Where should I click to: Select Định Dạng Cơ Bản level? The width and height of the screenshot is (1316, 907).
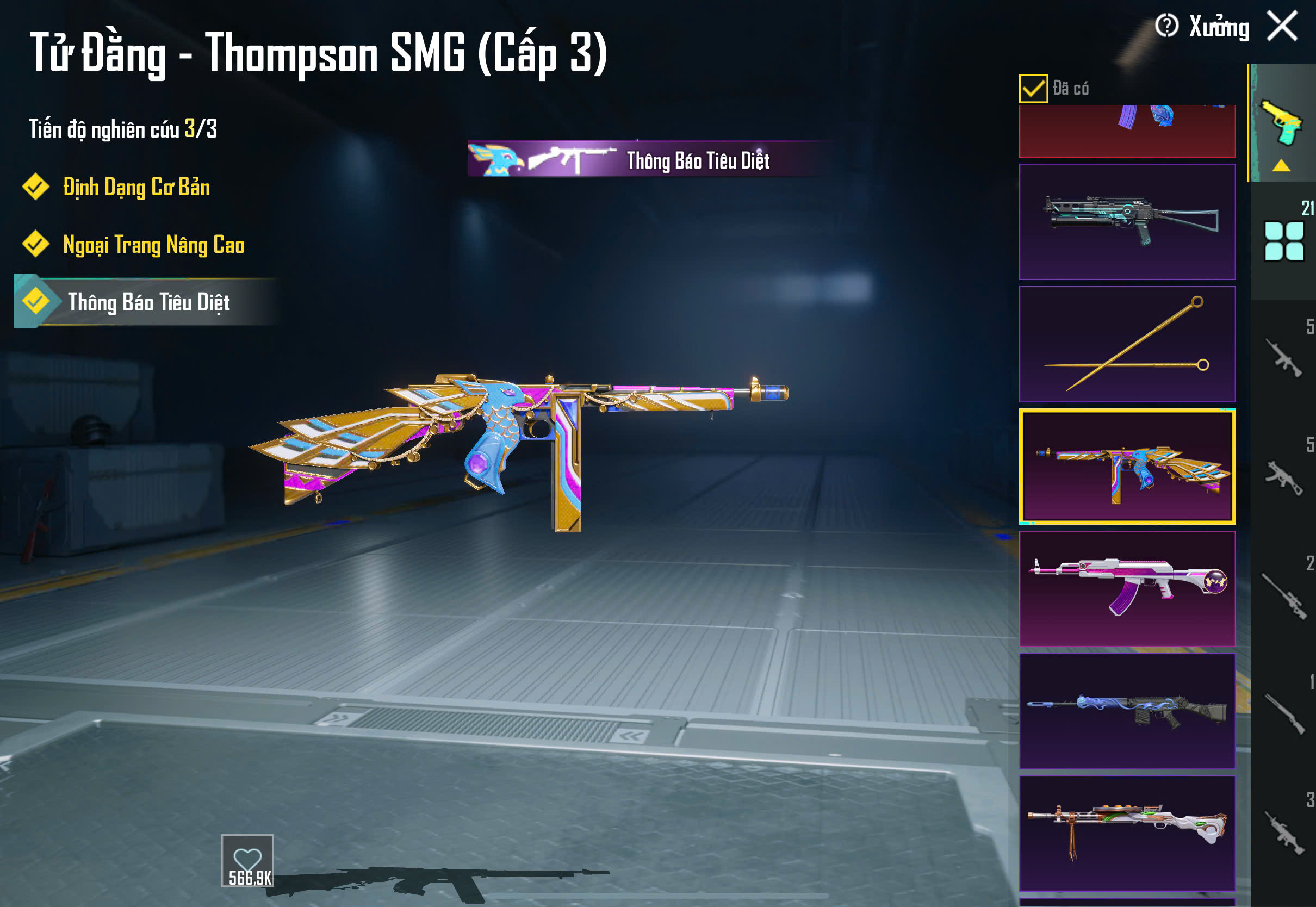coord(136,188)
